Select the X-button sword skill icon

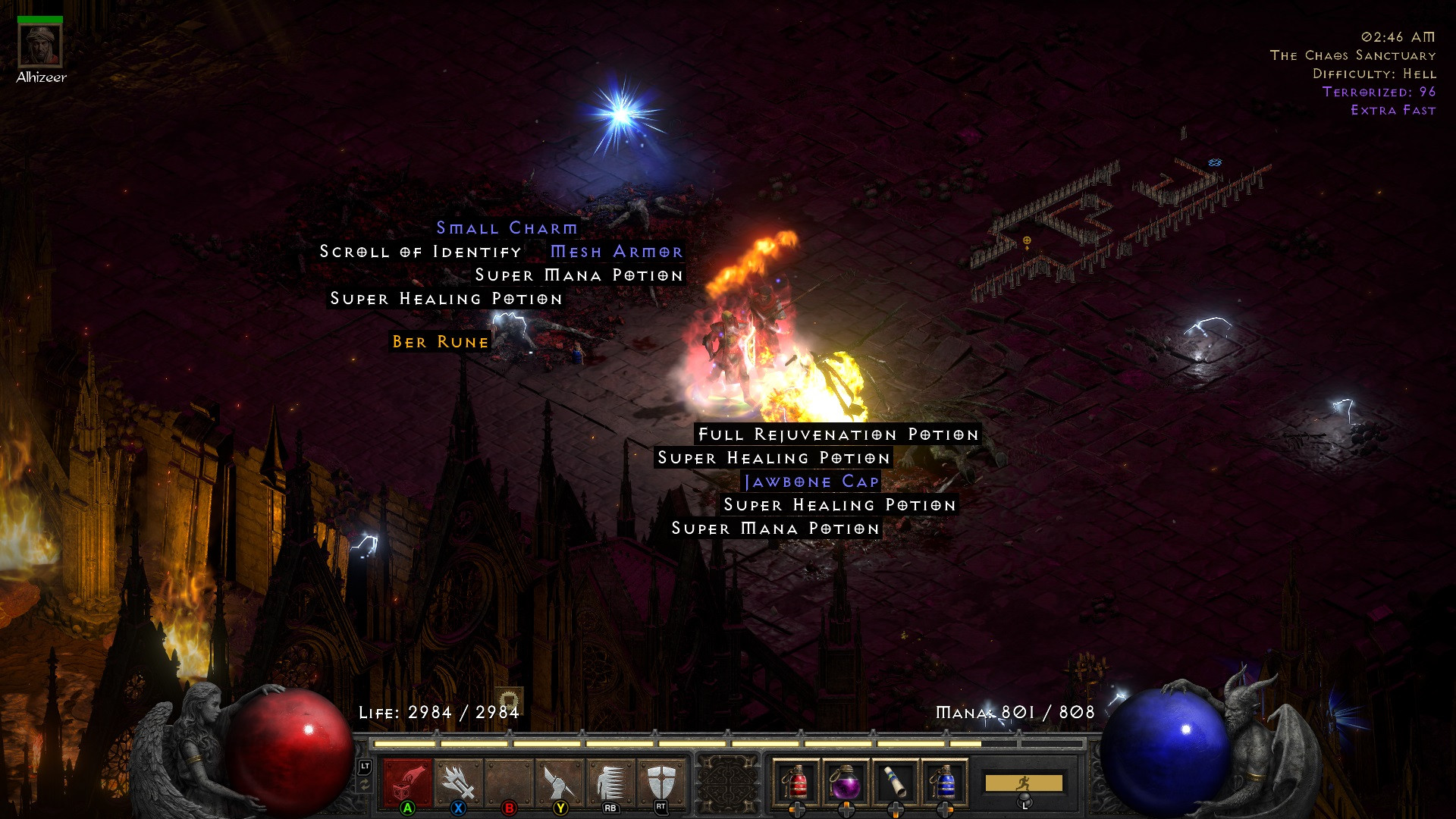(457, 783)
